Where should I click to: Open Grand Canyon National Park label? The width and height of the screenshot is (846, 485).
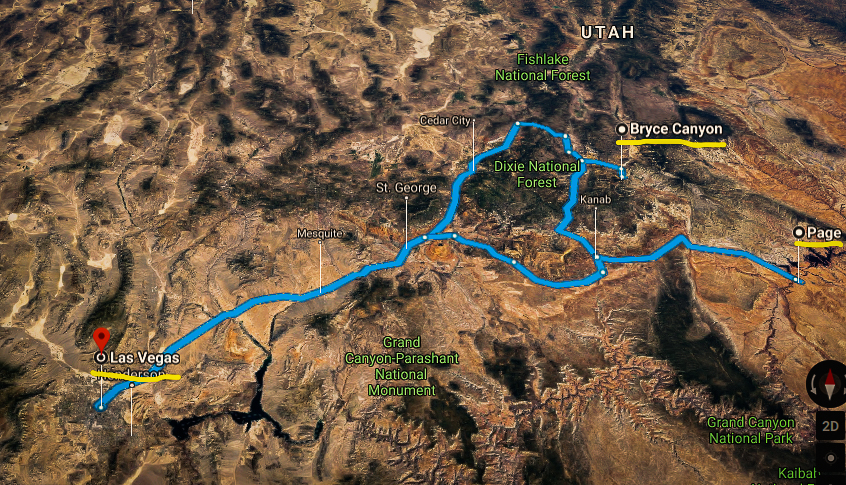point(750,430)
